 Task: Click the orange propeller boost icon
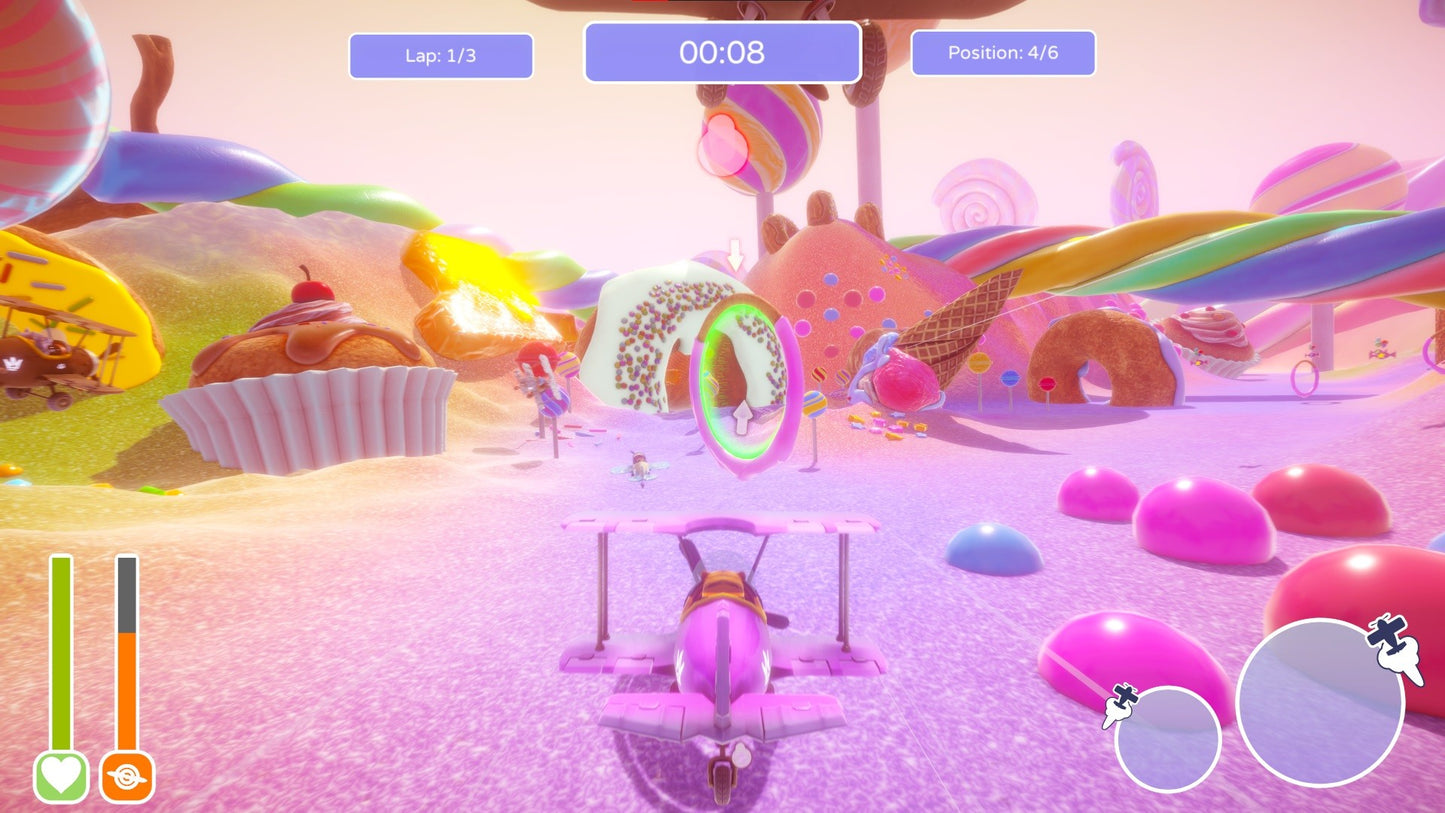pos(126,777)
